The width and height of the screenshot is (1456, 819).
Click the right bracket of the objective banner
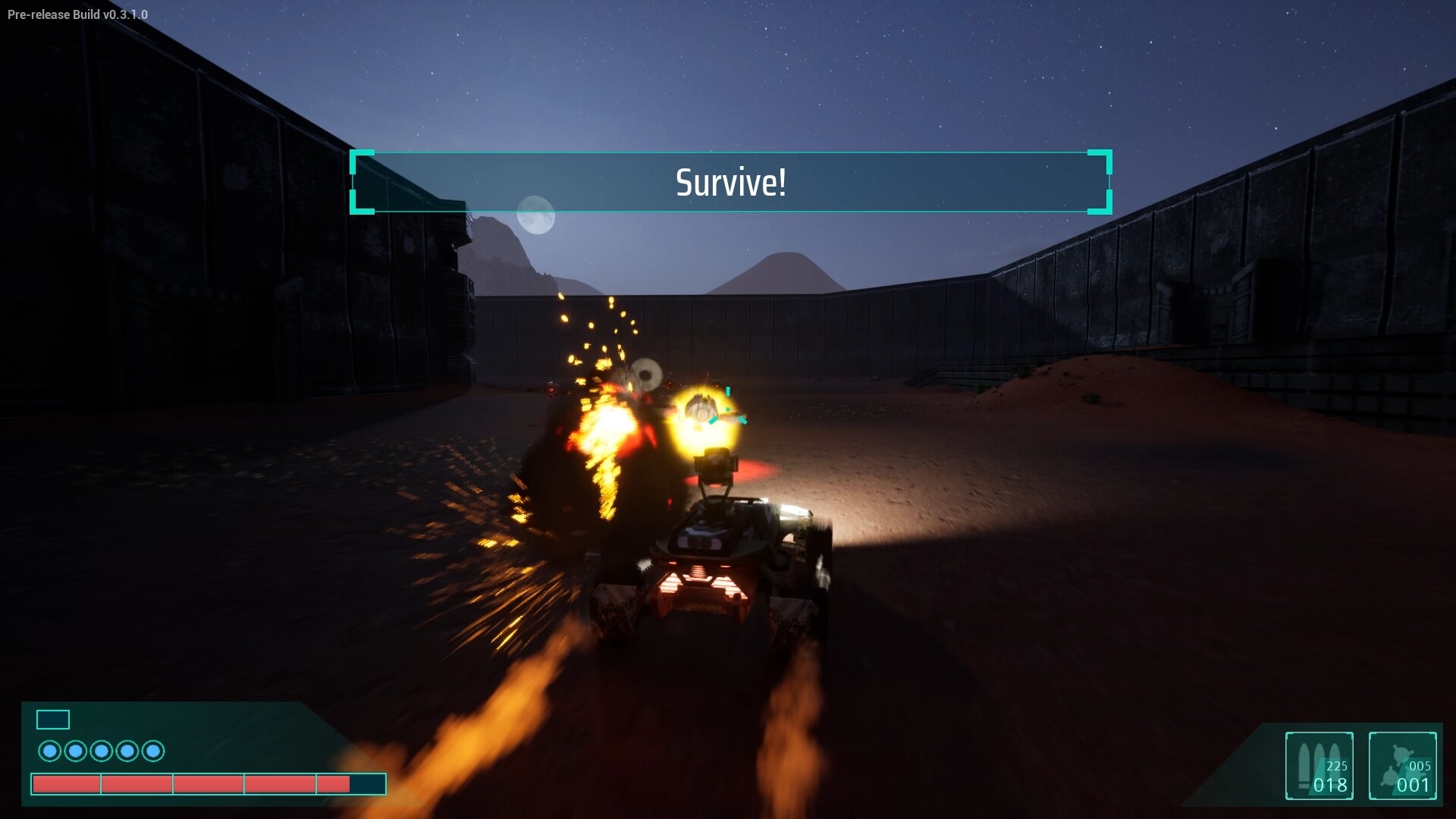coord(1099,183)
